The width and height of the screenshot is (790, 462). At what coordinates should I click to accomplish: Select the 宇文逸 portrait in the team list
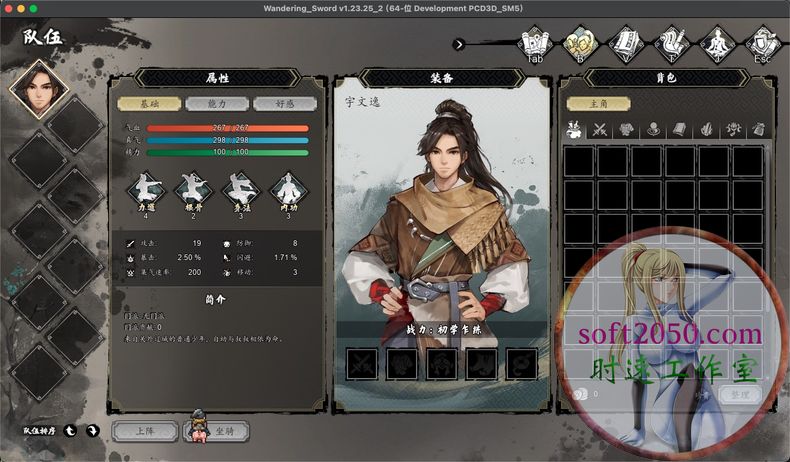(x=36, y=90)
